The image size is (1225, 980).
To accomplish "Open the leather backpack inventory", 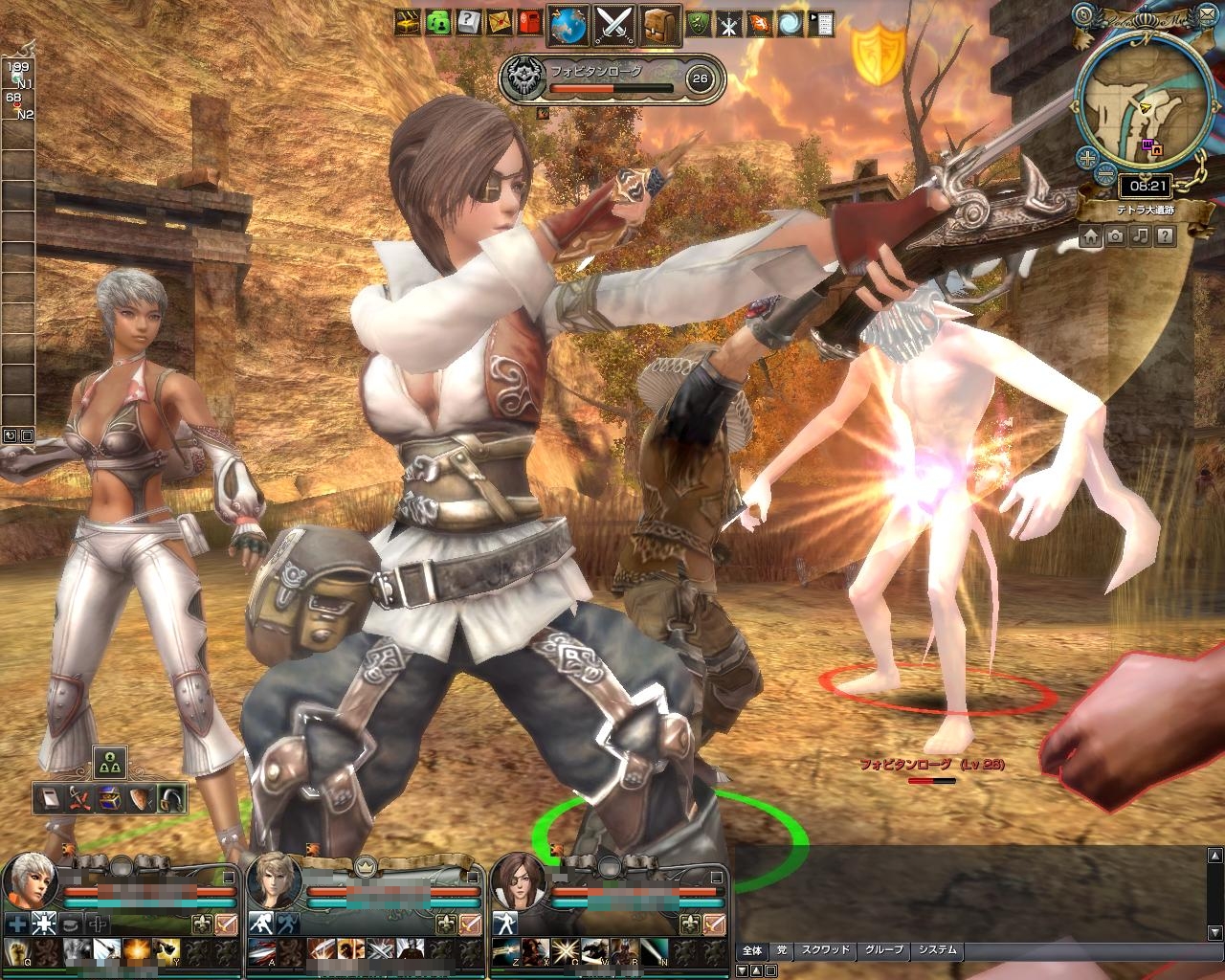I will click(660, 24).
